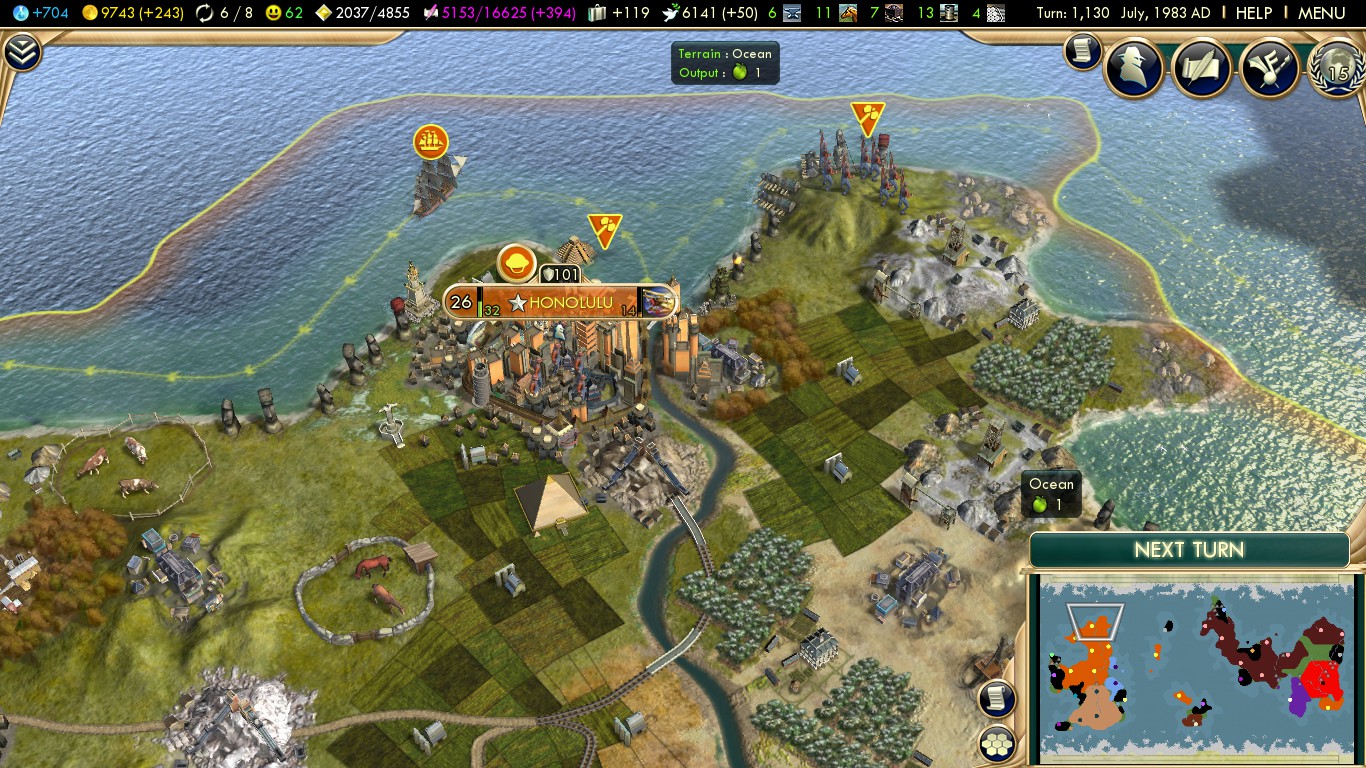1366x768 pixels.
Task: Click Honolulu's orange production icon
Action: (517, 263)
